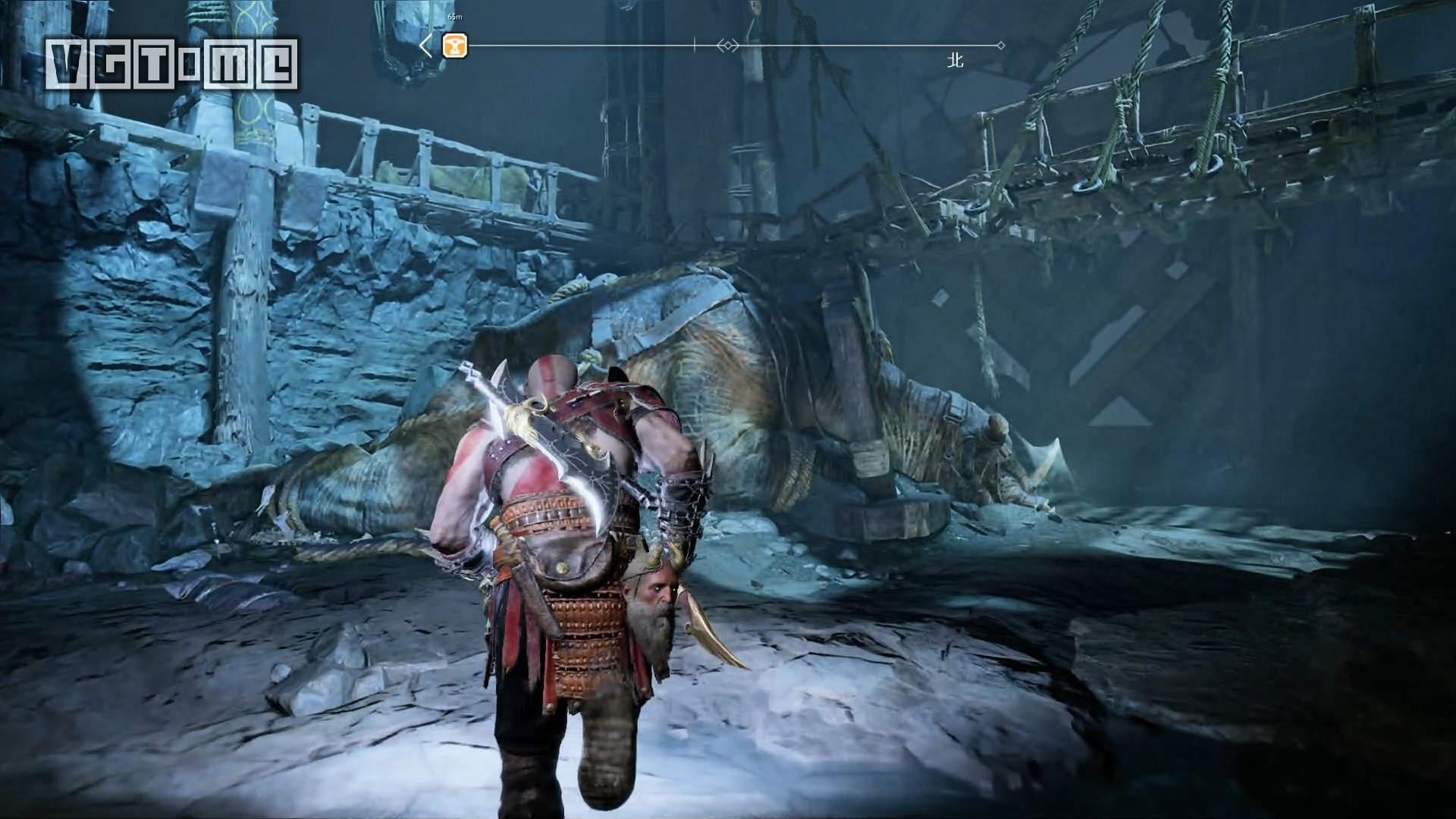Click the orange objective marker on compass
This screenshot has width=1456, height=819.
pyautogui.click(x=455, y=46)
